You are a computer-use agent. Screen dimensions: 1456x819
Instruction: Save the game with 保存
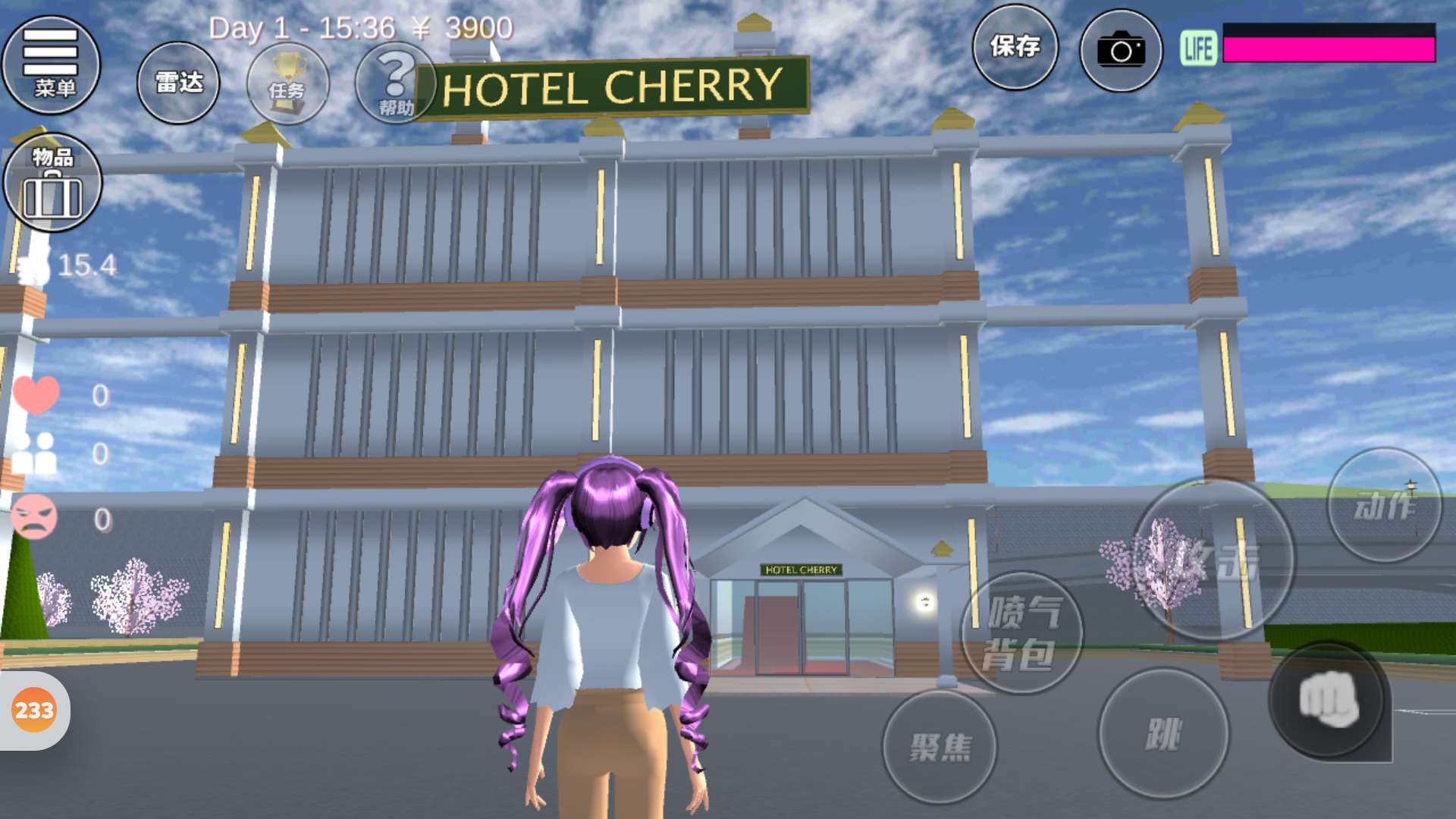1015,48
